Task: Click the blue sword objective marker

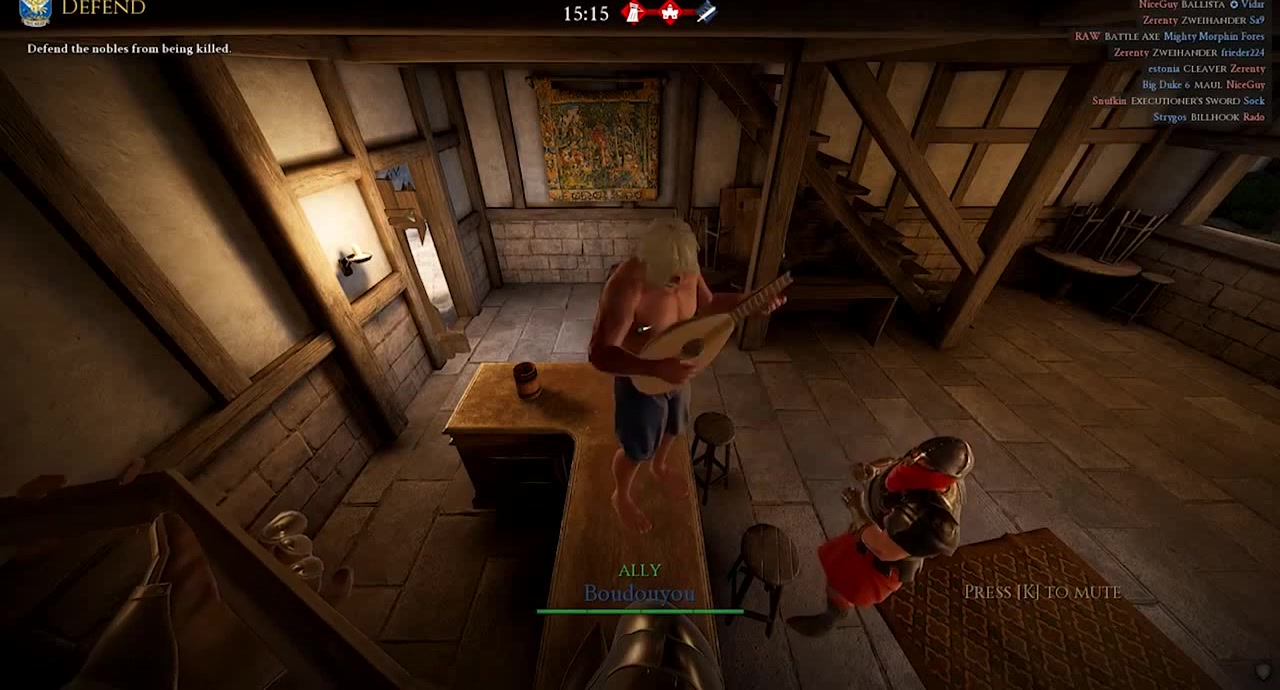Action: click(706, 13)
